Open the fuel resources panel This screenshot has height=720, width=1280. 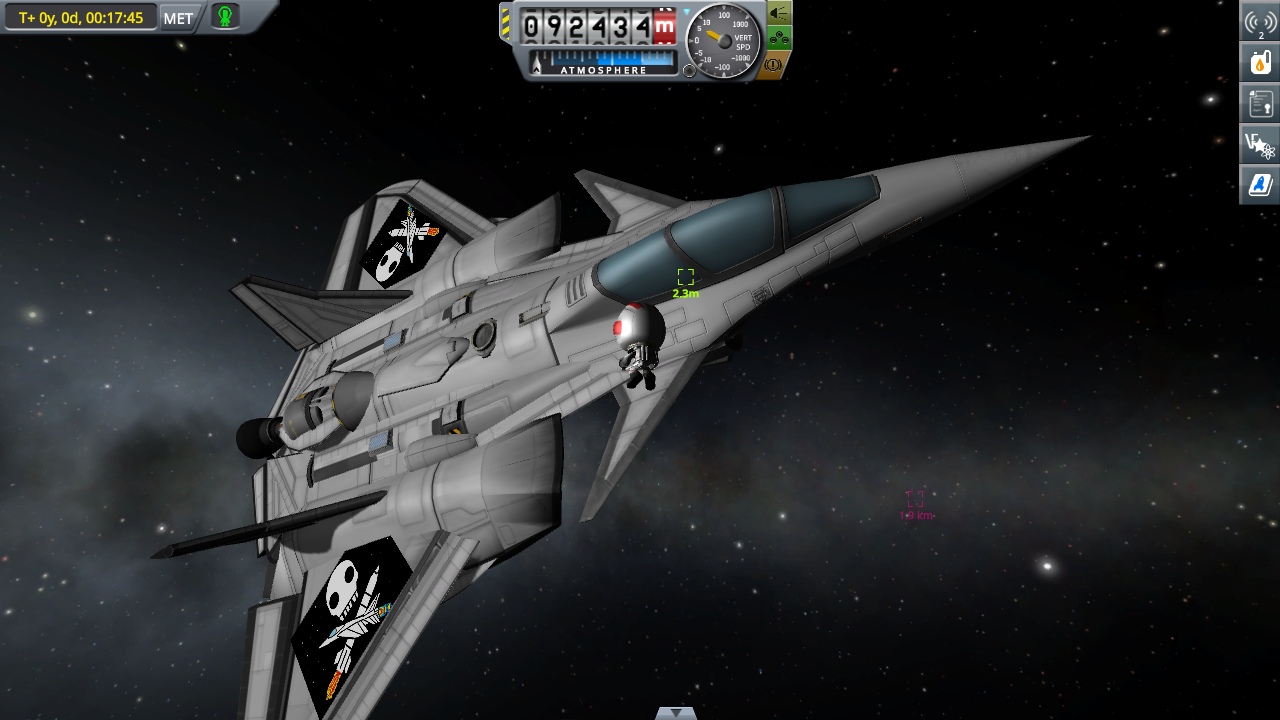1260,62
